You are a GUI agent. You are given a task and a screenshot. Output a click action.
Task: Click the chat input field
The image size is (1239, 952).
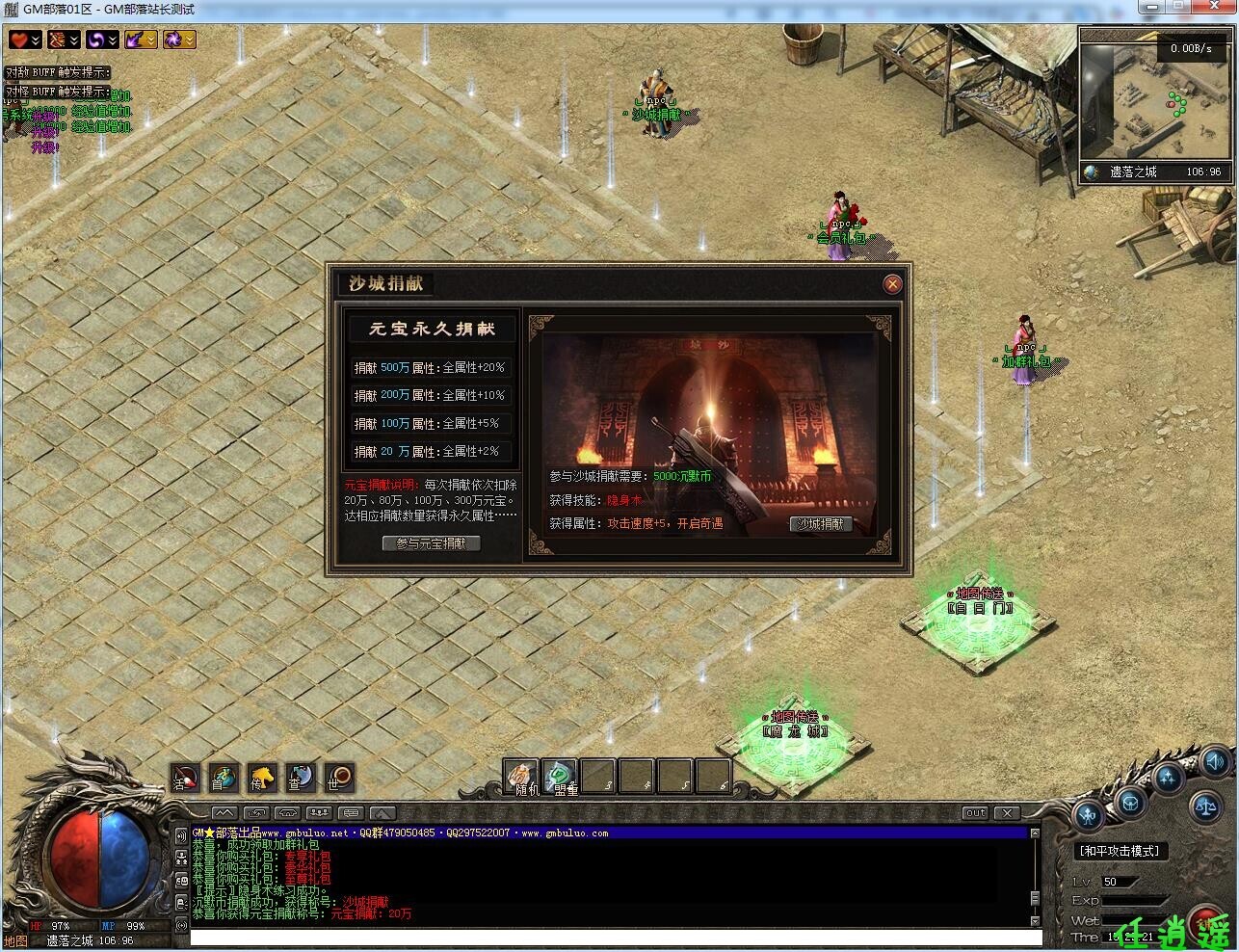coord(615,938)
